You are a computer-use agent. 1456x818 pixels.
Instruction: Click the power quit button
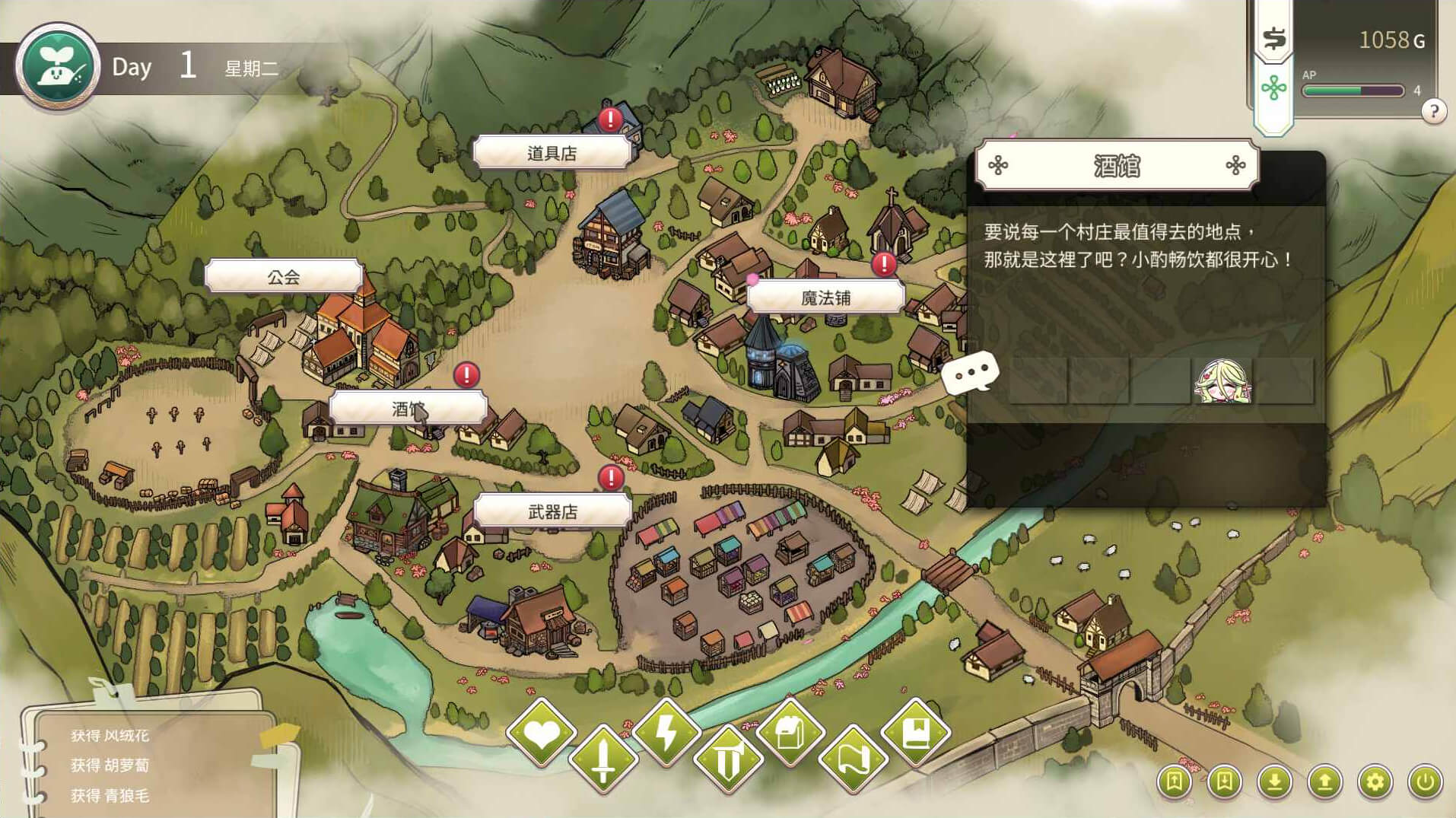tap(1425, 781)
